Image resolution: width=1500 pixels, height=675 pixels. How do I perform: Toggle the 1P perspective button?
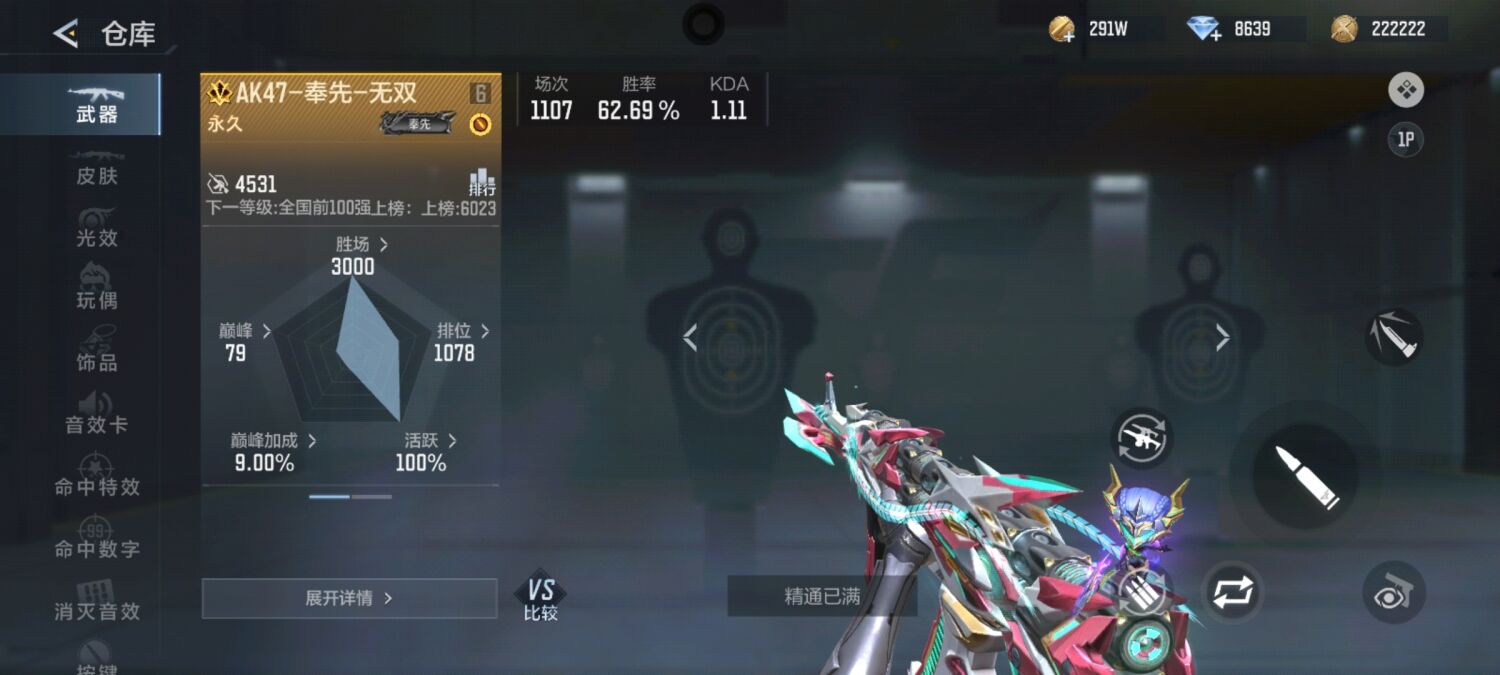(1405, 139)
